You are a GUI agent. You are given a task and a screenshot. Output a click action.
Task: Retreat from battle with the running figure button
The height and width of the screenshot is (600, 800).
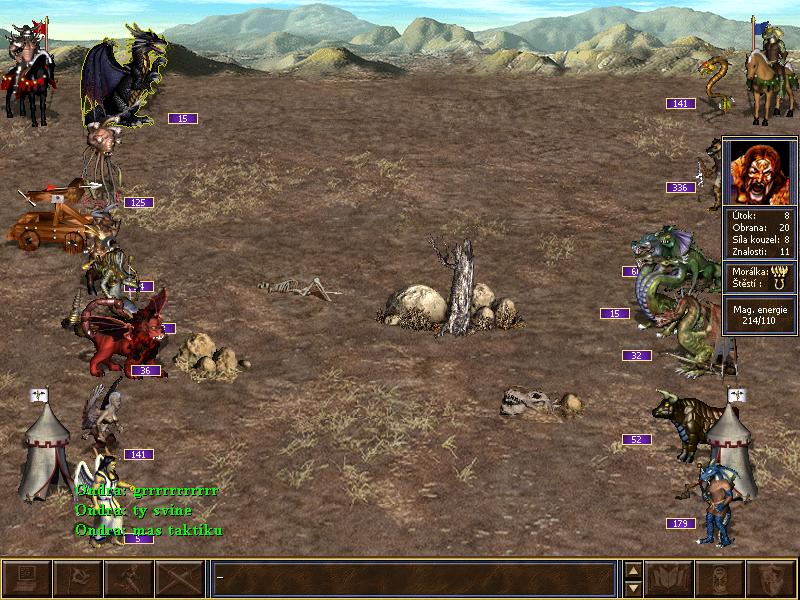point(129,579)
